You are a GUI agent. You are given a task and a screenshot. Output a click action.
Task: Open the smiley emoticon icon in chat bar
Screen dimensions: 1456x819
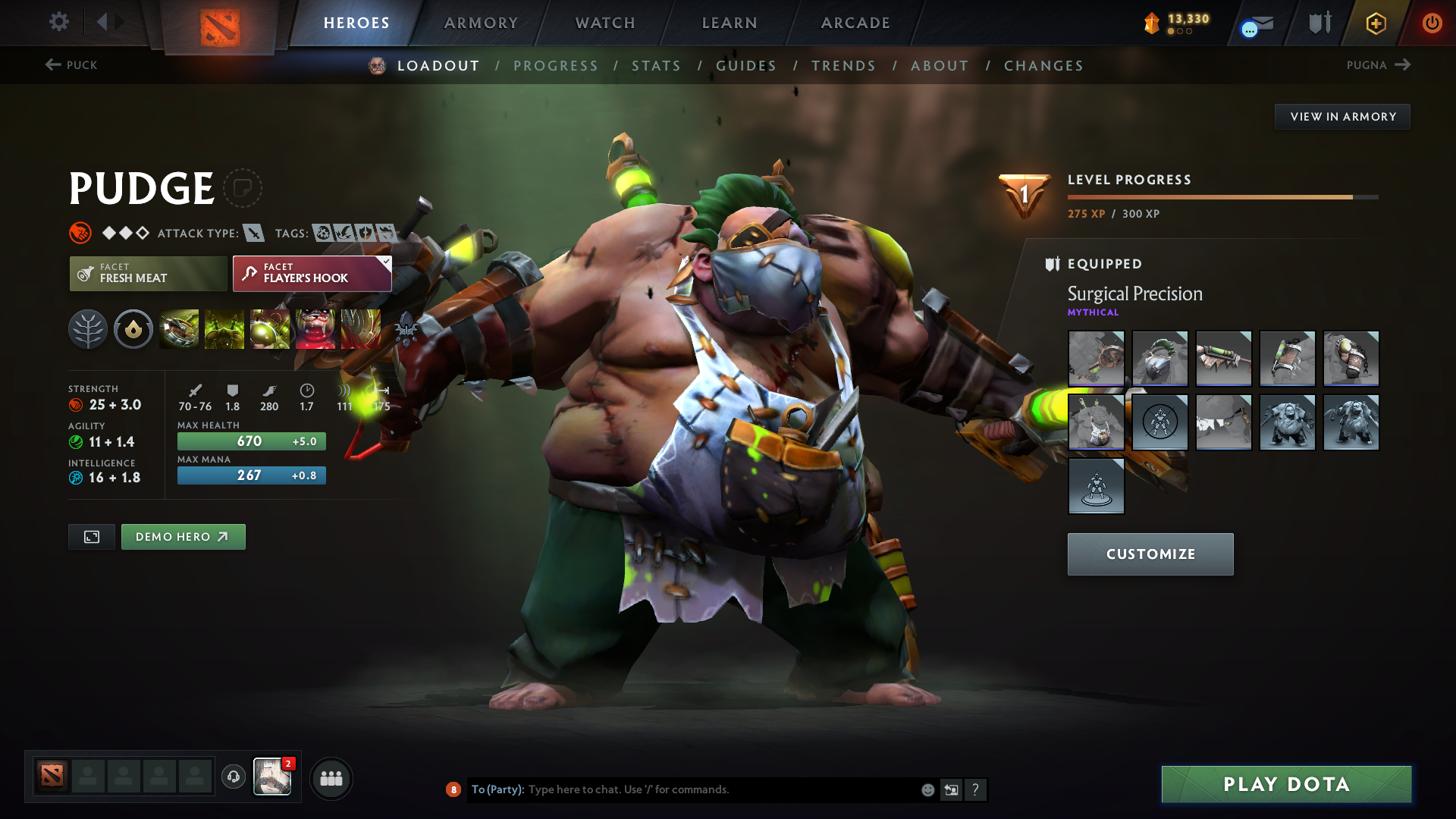click(x=927, y=789)
